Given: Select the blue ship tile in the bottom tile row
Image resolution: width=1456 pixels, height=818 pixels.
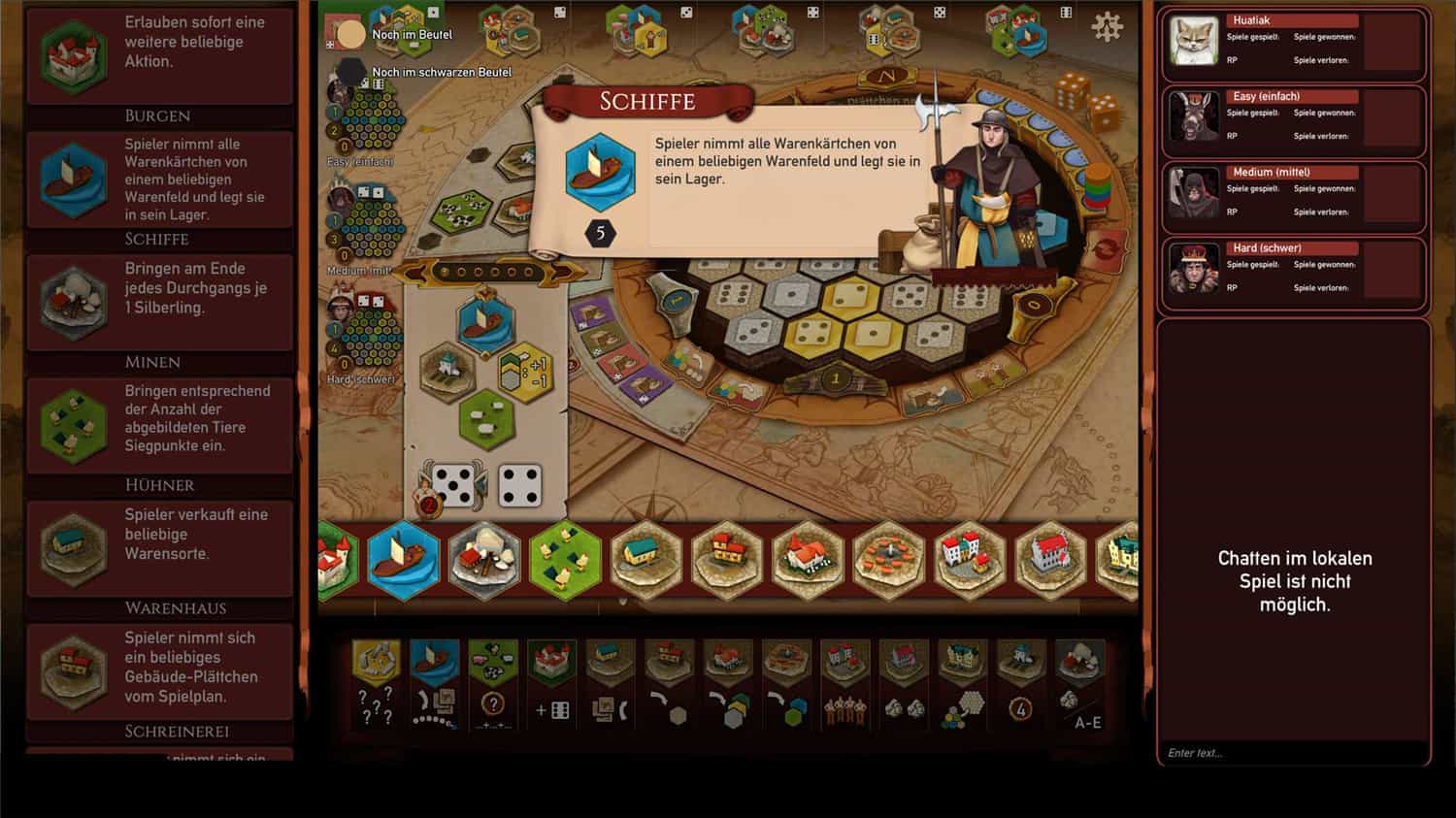Looking at the screenshot, I should [x=404, y=560].
